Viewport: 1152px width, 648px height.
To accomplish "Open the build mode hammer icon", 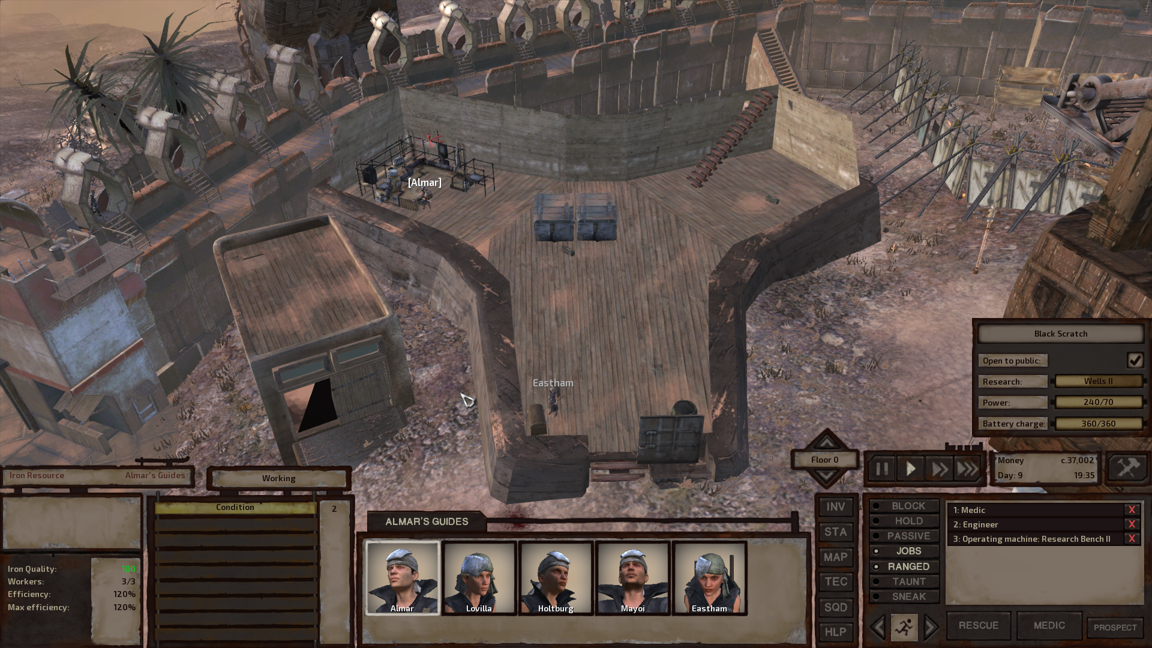I will click(1127, 467).
